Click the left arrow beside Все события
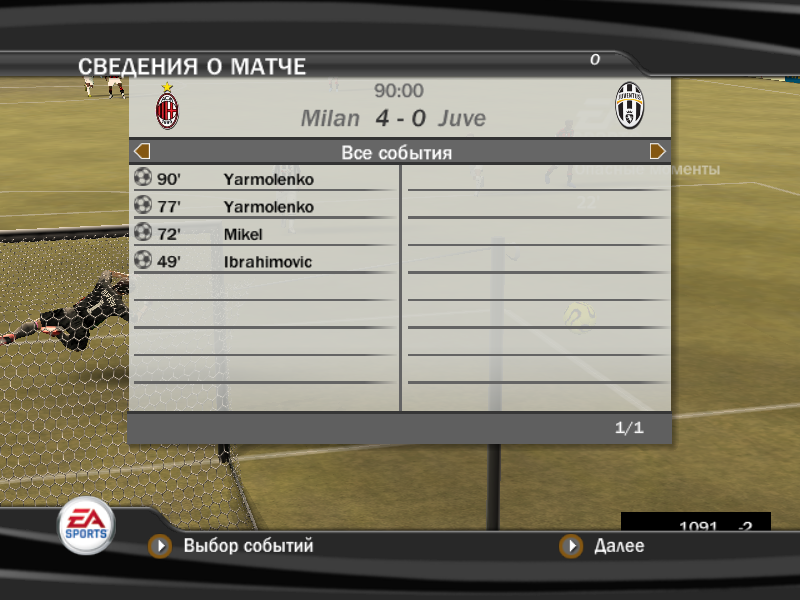800x600 pixels. 142,152
